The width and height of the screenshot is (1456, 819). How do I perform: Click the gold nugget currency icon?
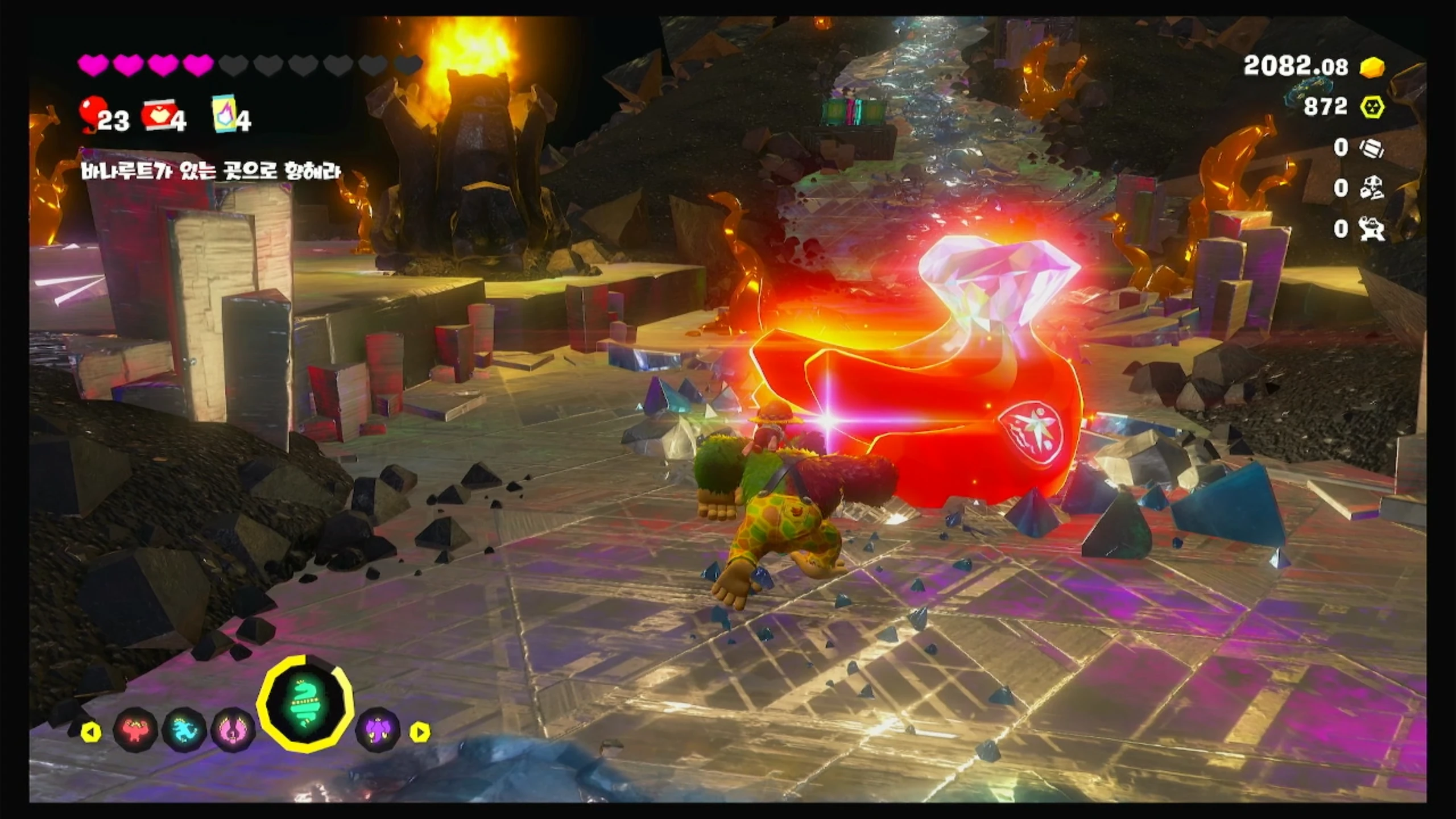coord(1371,68)
